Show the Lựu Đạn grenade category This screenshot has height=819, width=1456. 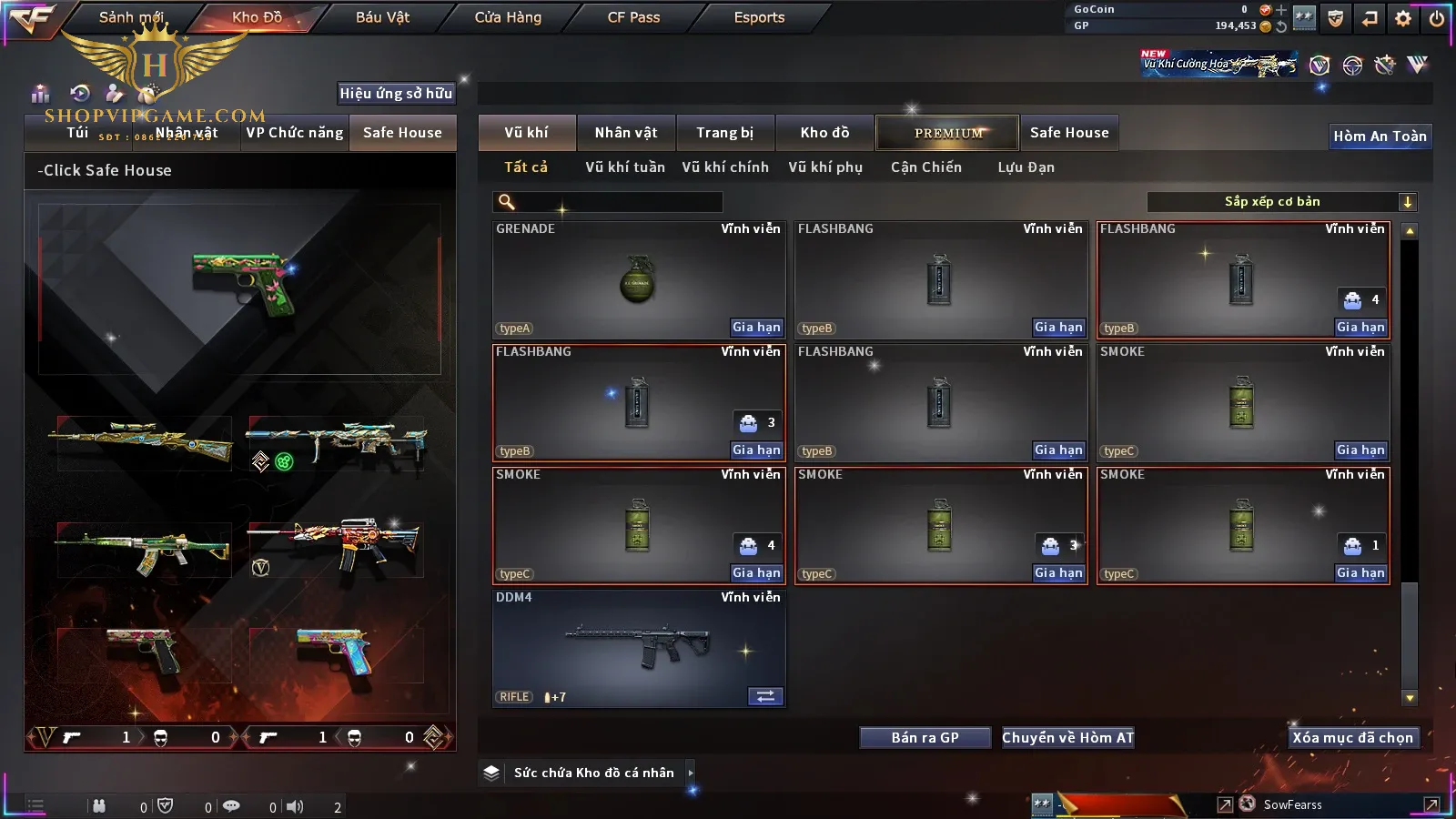[x=1026, y=167]
